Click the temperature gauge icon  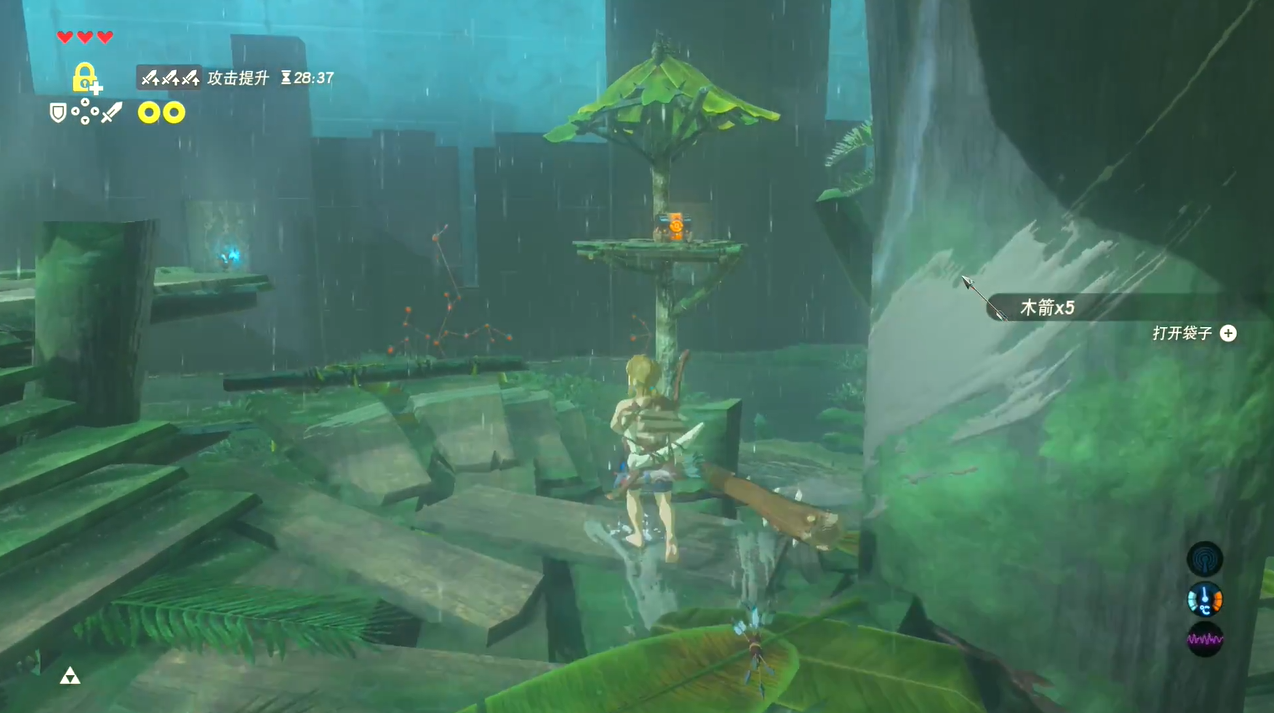1204,599
